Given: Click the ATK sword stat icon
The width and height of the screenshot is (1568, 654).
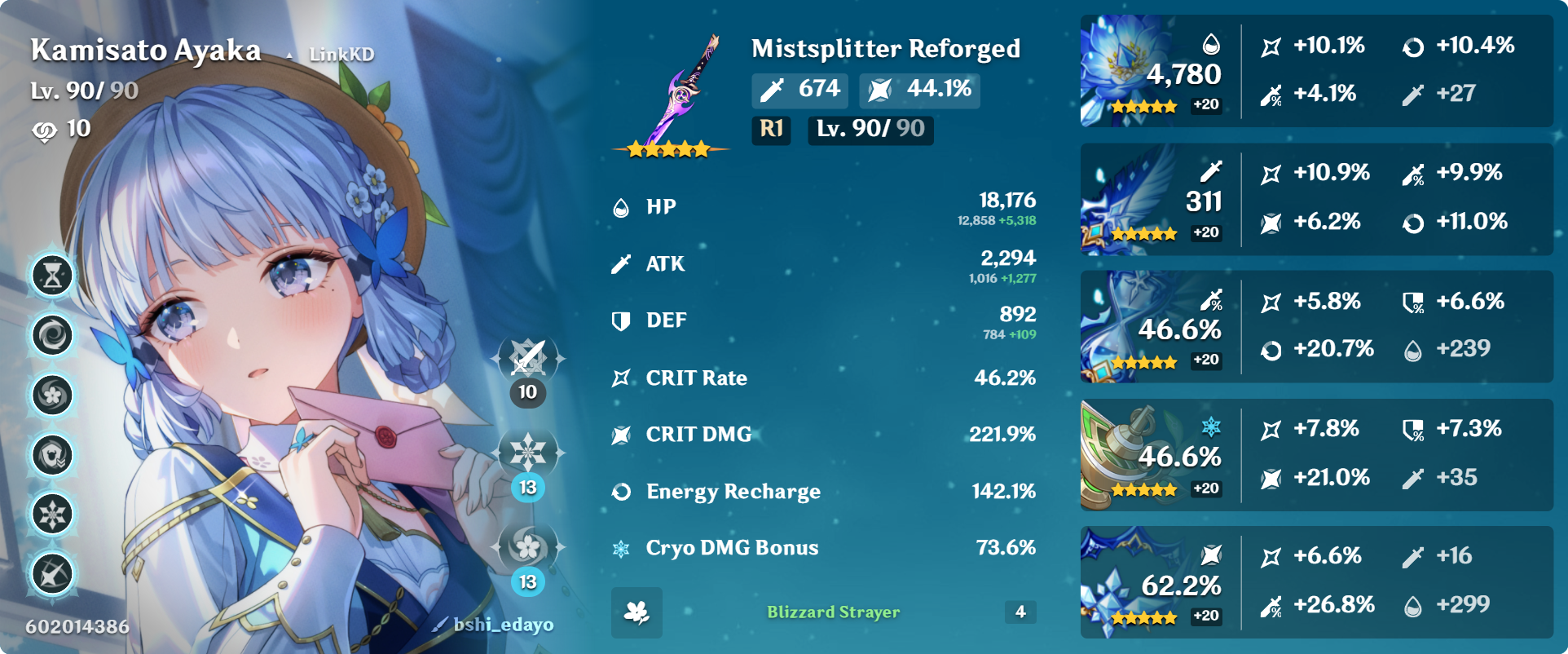Looking at the screenshot, I should pyautogui.click(x=622, y=263).
